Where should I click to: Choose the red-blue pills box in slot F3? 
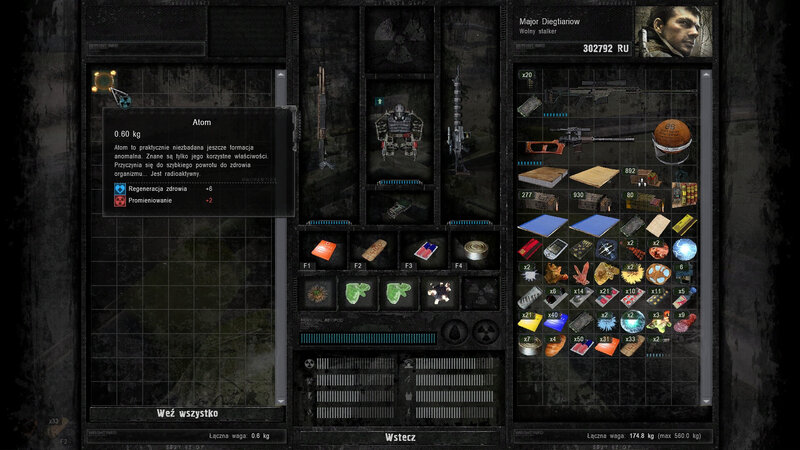pyautogui.click(x=424, y=249)
